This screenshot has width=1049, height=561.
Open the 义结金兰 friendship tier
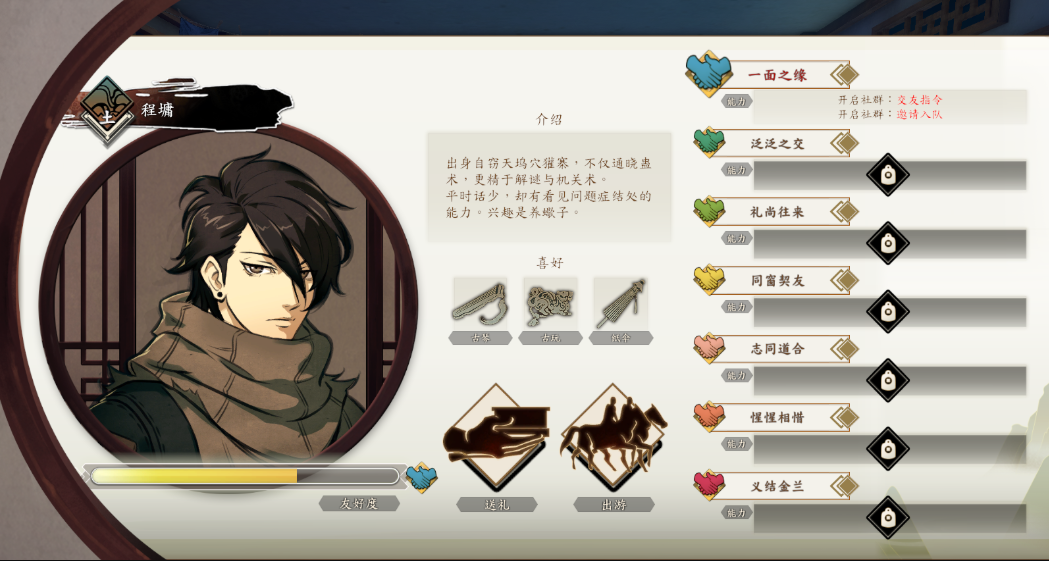click(777, 486)
